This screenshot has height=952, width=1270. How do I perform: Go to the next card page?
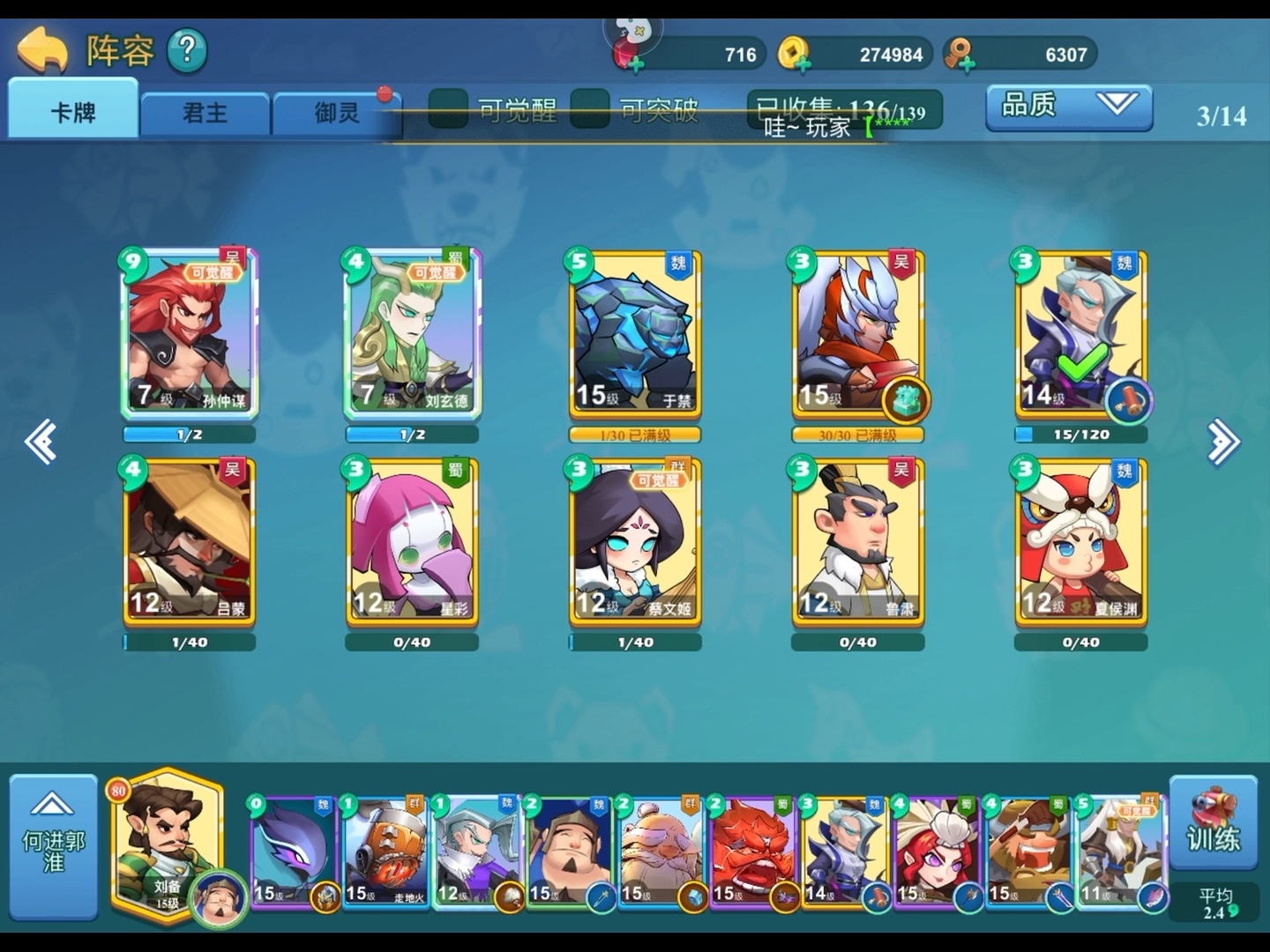tap(1223, 442)
